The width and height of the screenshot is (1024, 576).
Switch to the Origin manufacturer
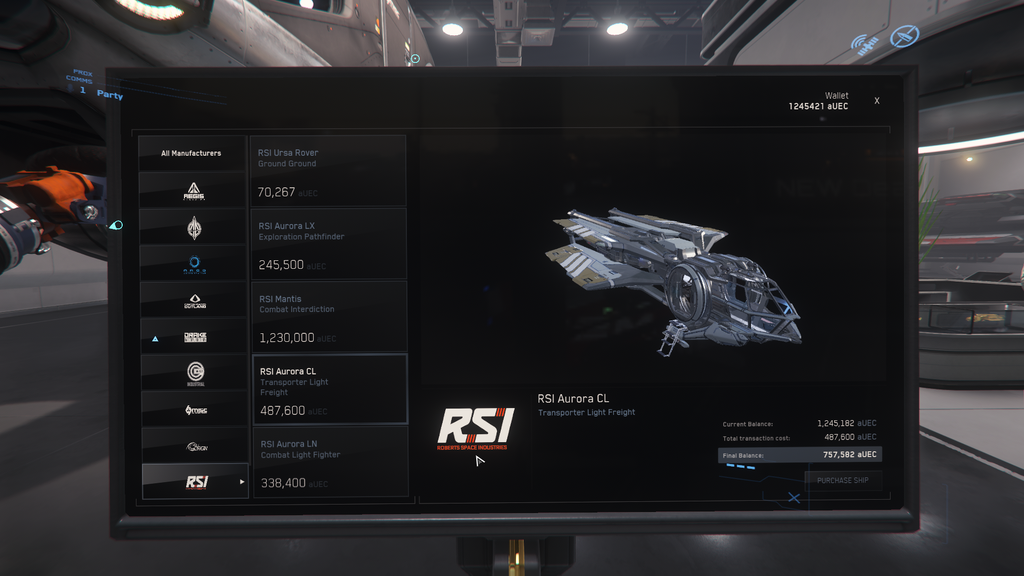(194, 446)
